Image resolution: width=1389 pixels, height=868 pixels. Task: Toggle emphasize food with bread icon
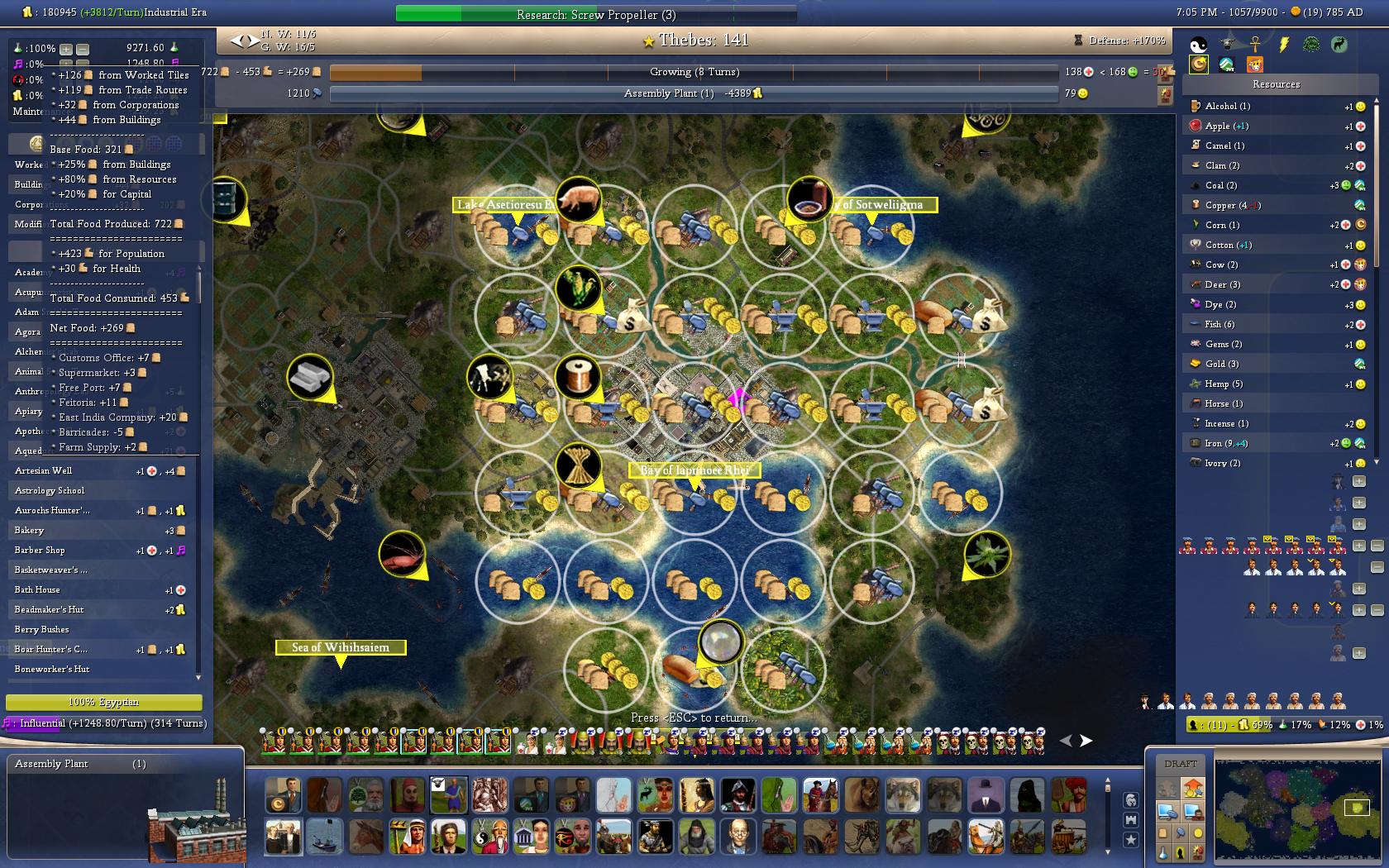(x=1163, y=832)
